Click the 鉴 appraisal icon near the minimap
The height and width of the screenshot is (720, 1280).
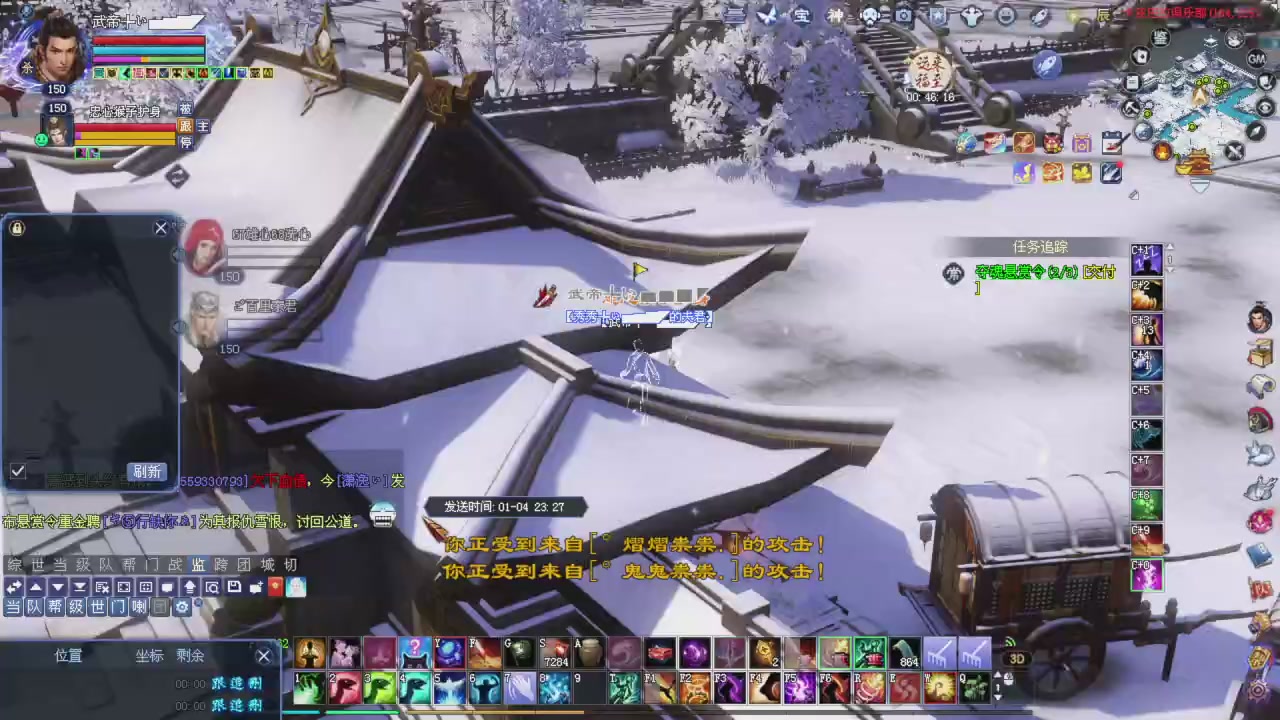[1161, 37]
